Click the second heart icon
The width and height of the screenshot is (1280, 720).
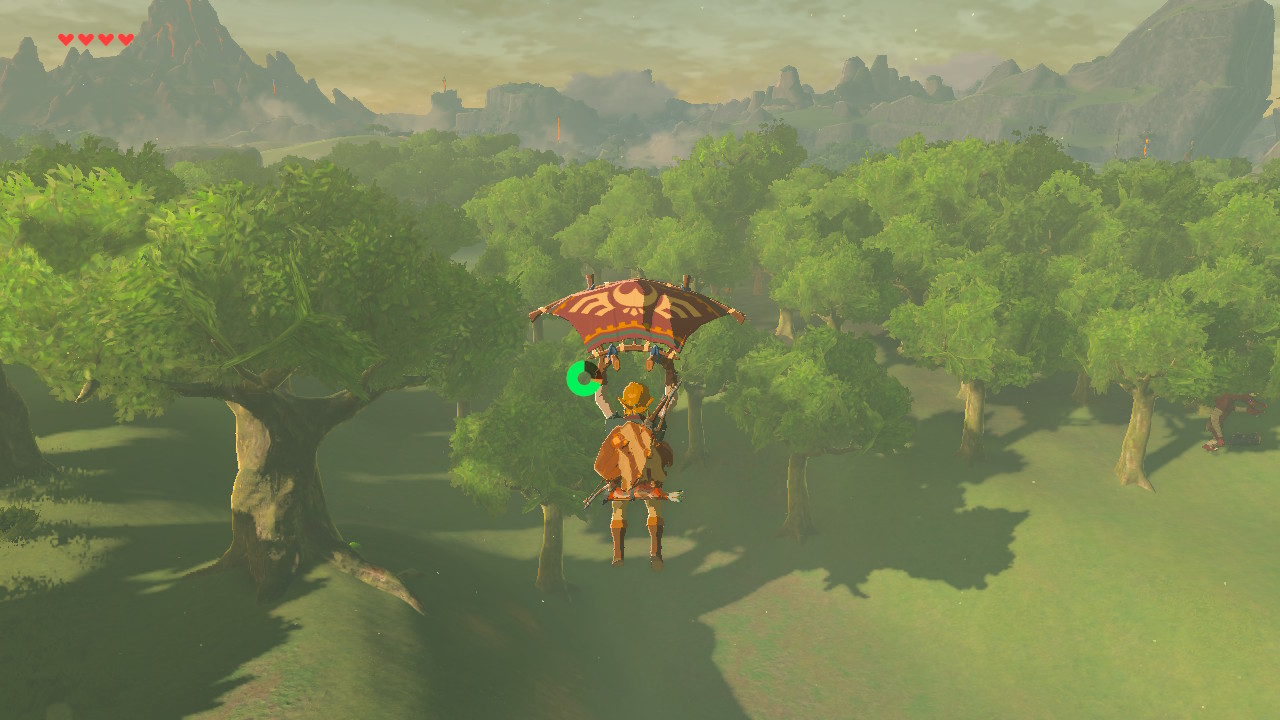[87, 38]
